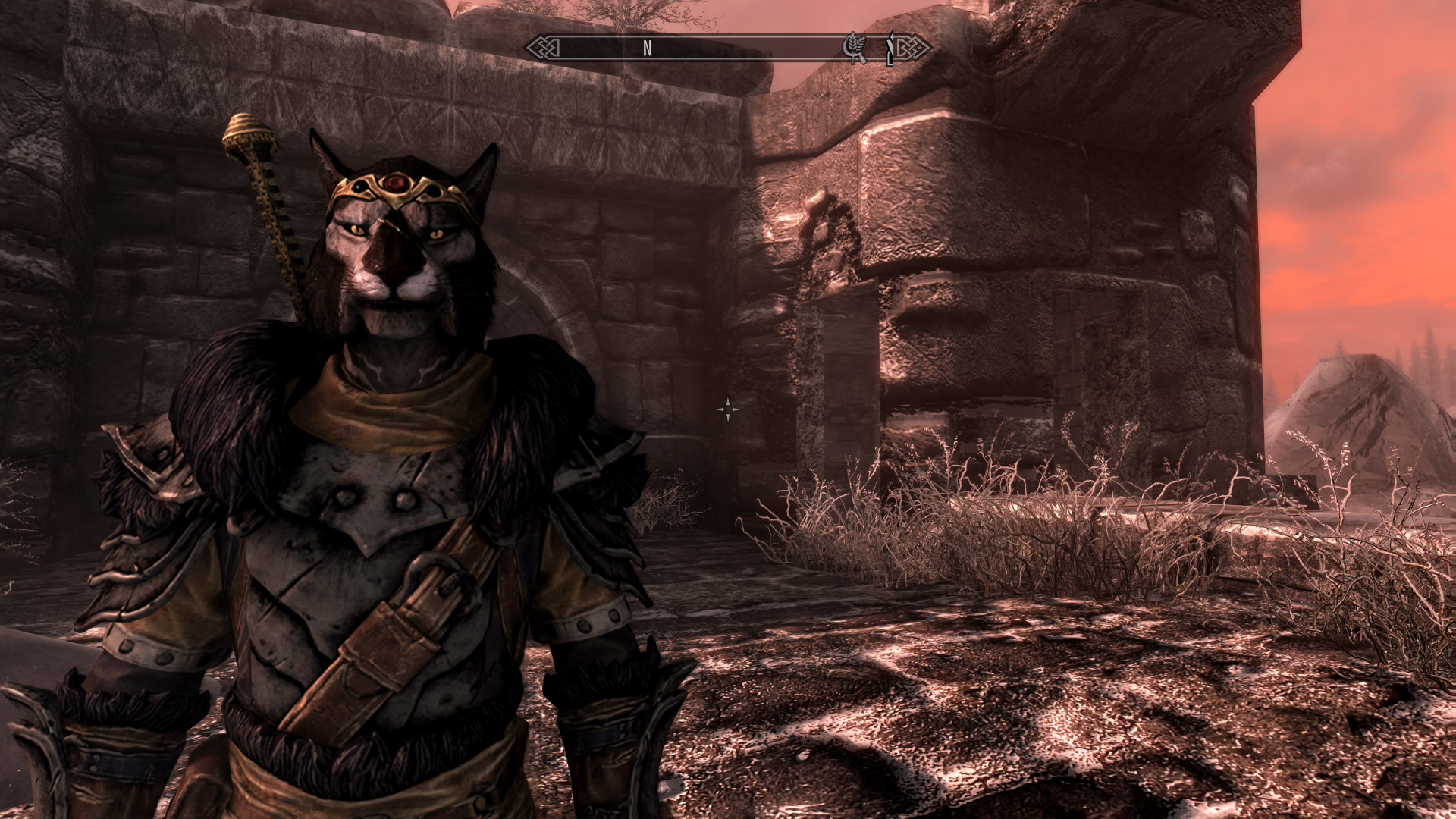The width and height of the screenshot is (1456, 819).
Task: Select the north N marker on the compass
Action: [x=647, y=49]
